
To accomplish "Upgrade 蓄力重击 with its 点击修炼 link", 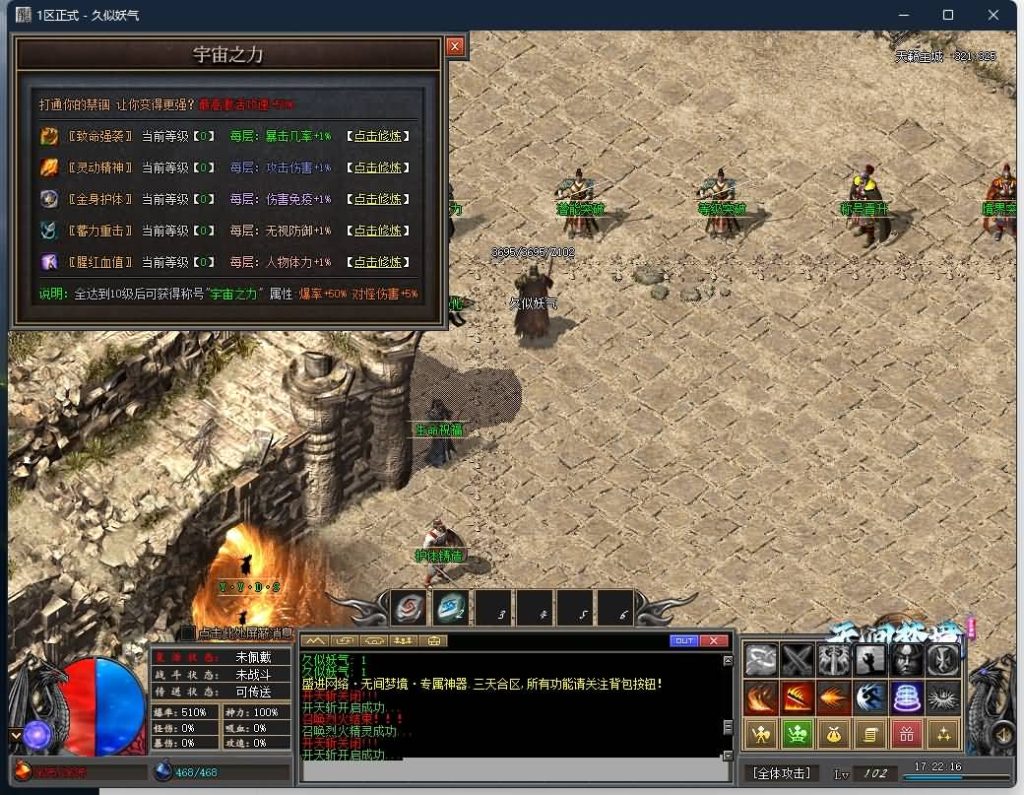I will (378, 231).
